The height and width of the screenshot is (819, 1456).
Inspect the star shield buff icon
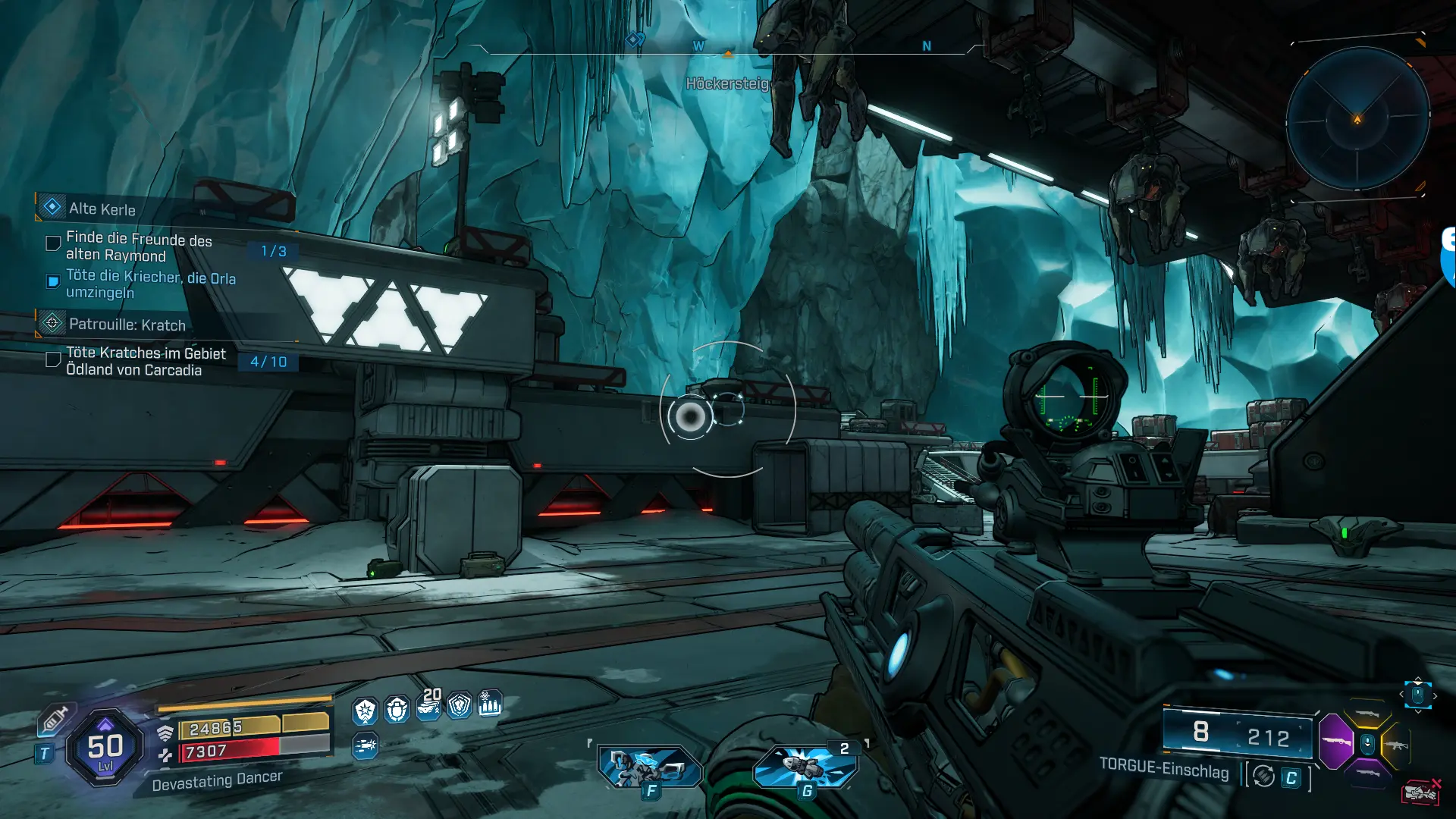click(x=365, y=711)
